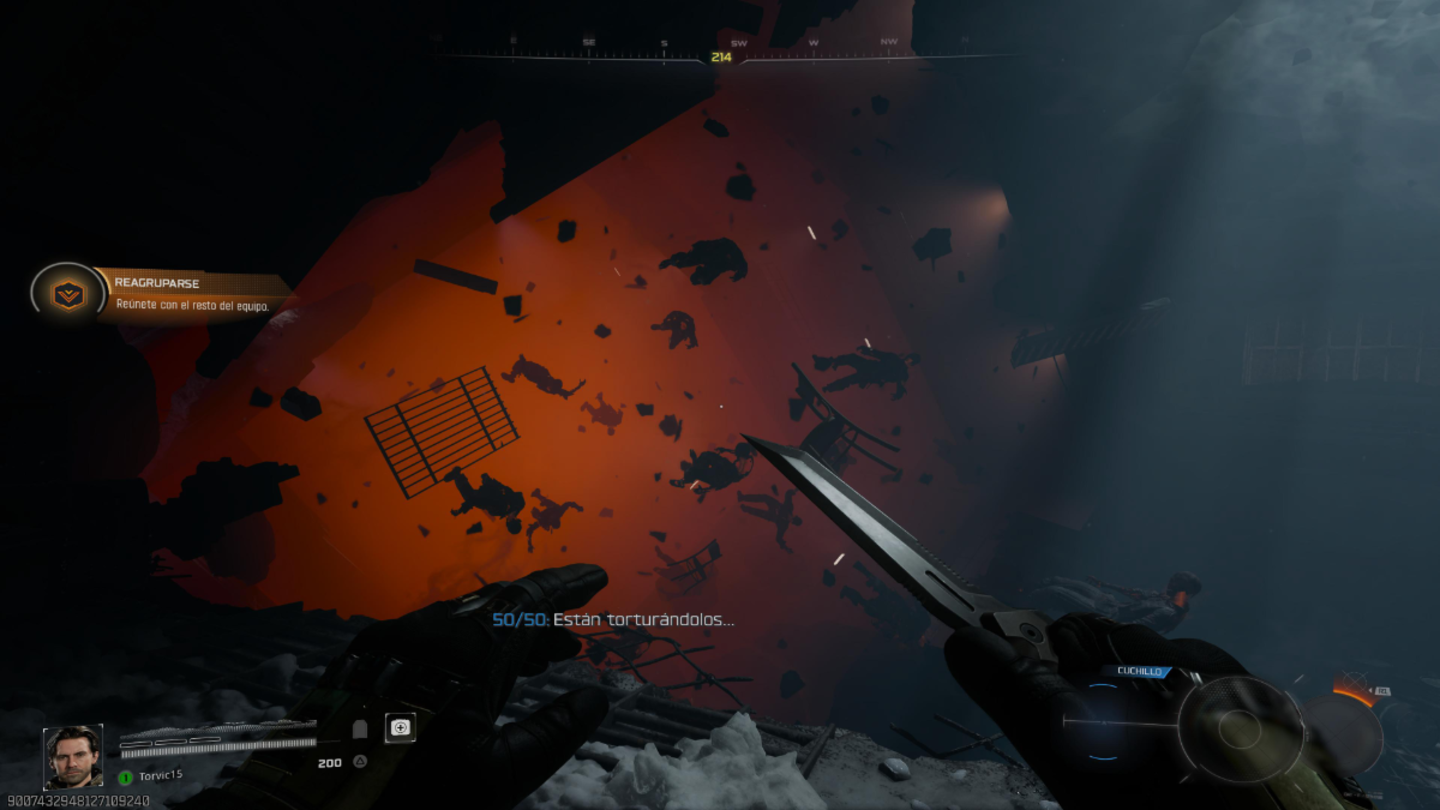This screenshot has width=1440, height=810.
Task: Select the compass heading marker 214
Action: (720, 58)
